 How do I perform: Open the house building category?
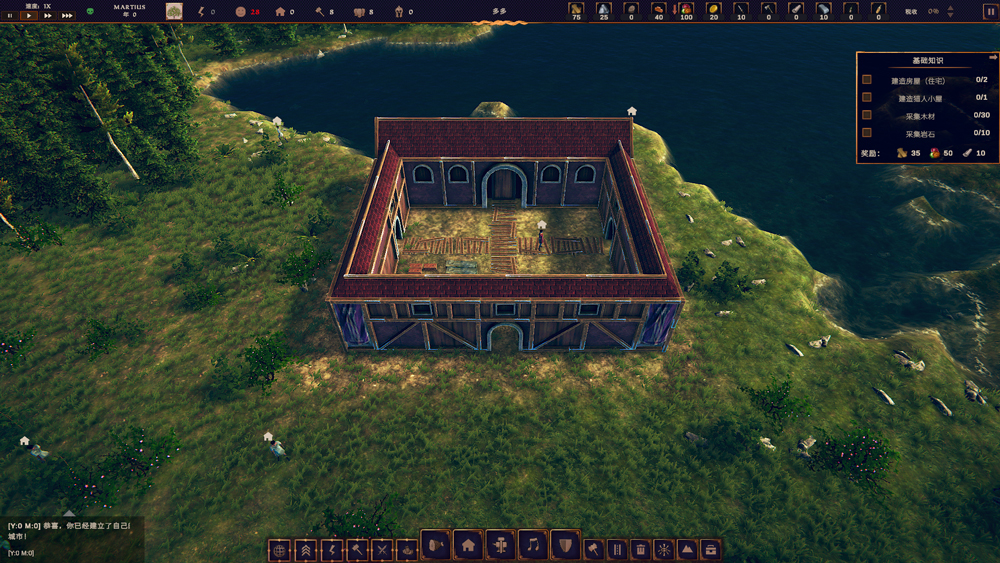468,545
